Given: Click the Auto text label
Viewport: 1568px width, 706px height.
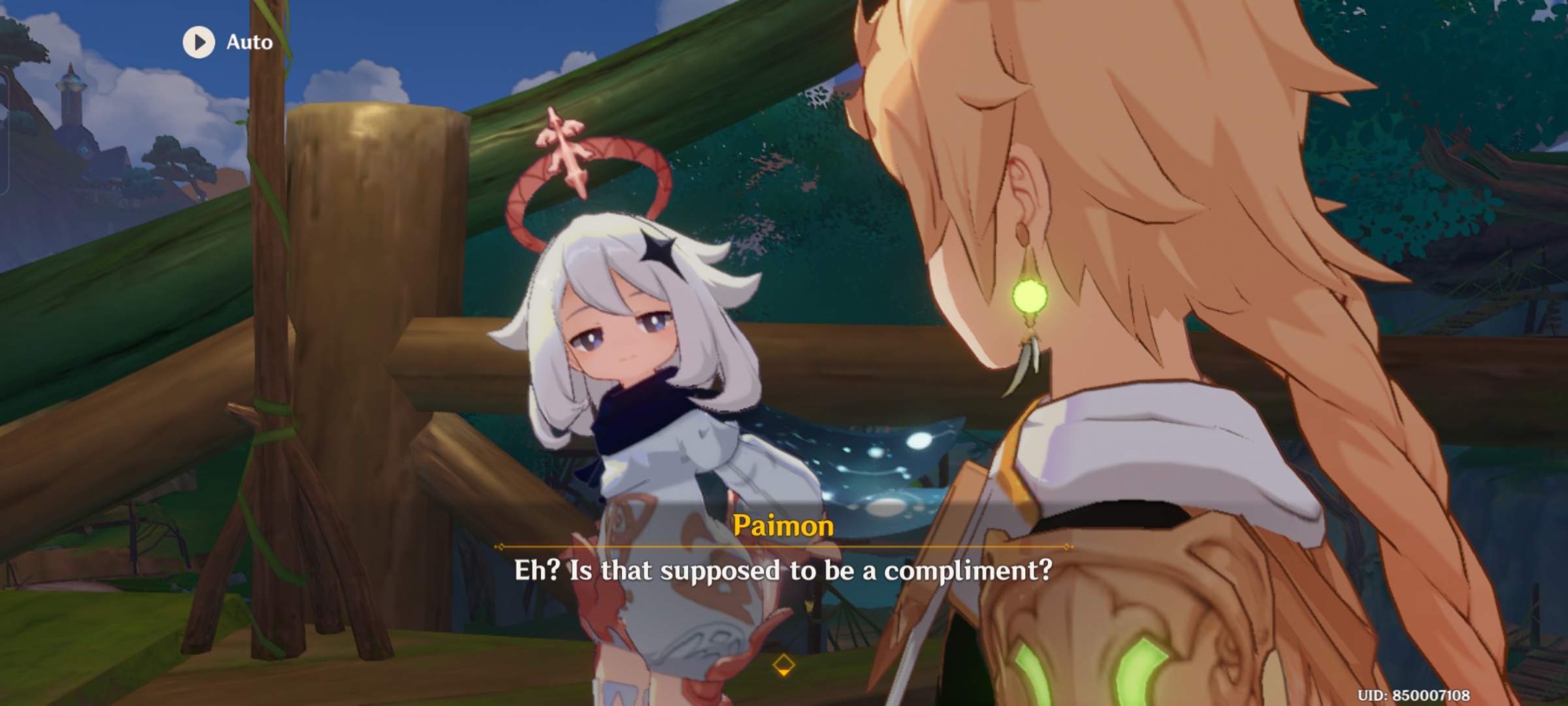Looking at the screenshot, I should (x=247, y=43).
